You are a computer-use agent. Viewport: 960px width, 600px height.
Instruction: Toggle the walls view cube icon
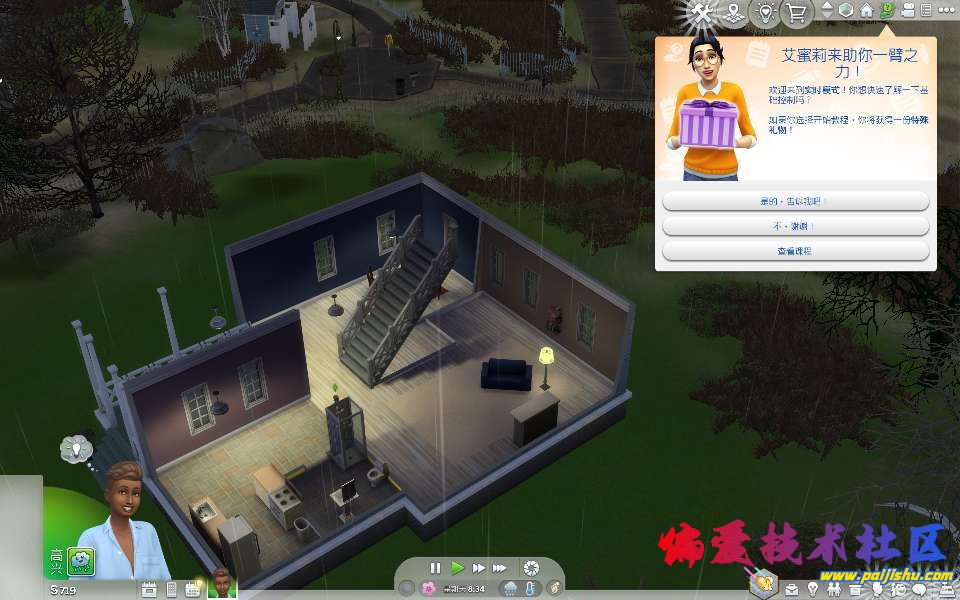(845, 10)
